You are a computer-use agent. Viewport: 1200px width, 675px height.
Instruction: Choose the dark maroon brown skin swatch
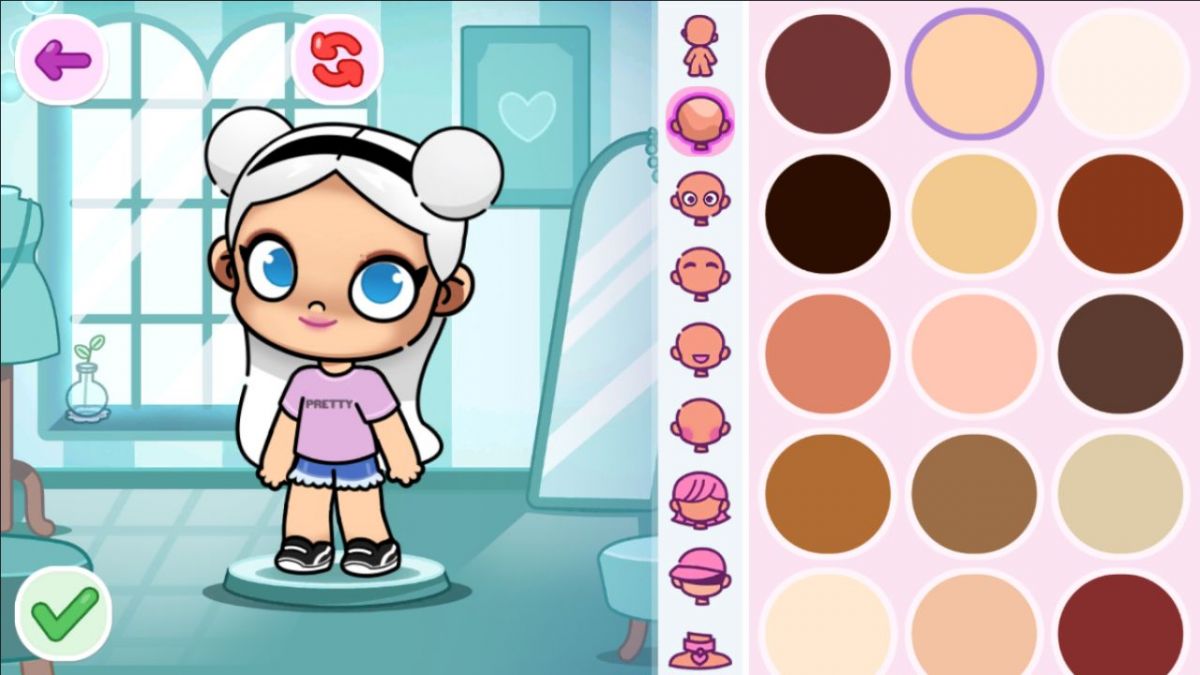(x=828, y=74)
